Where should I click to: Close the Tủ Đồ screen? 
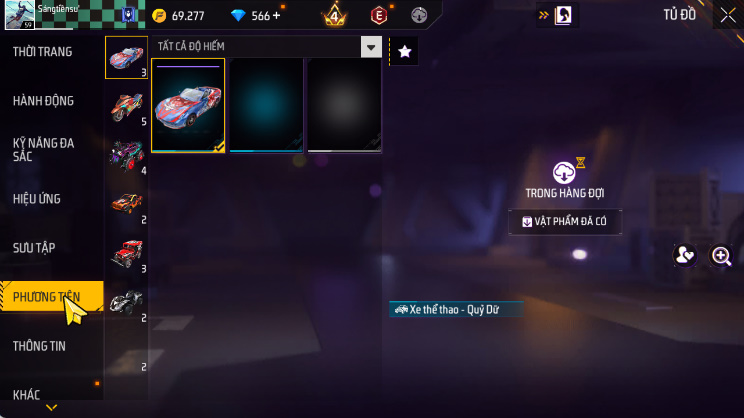727,15
